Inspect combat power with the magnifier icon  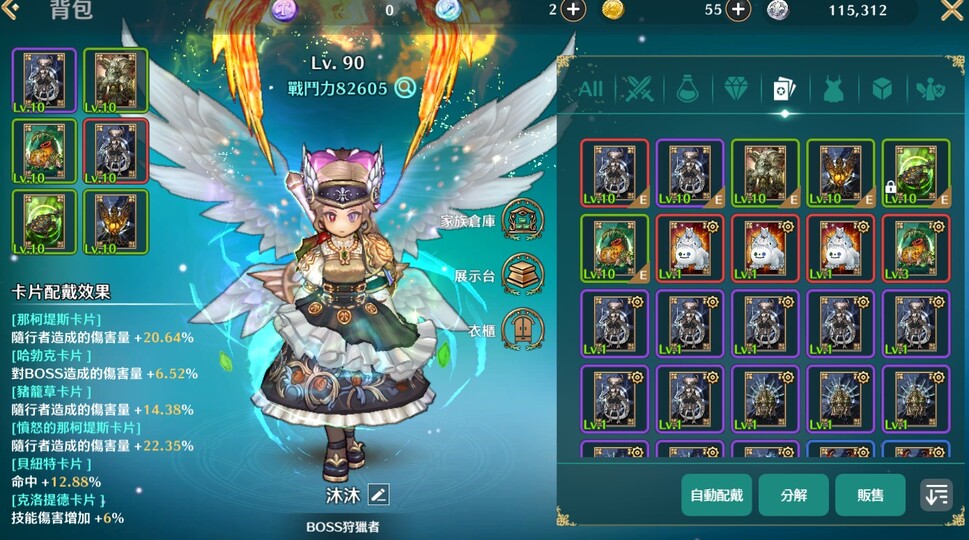pyautogui.click(x=405, y=88)
